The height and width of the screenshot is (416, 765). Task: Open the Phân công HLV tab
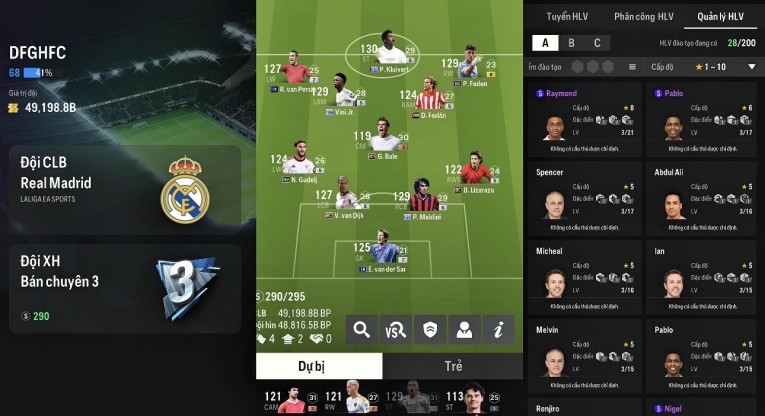click(x=643, y=17)
